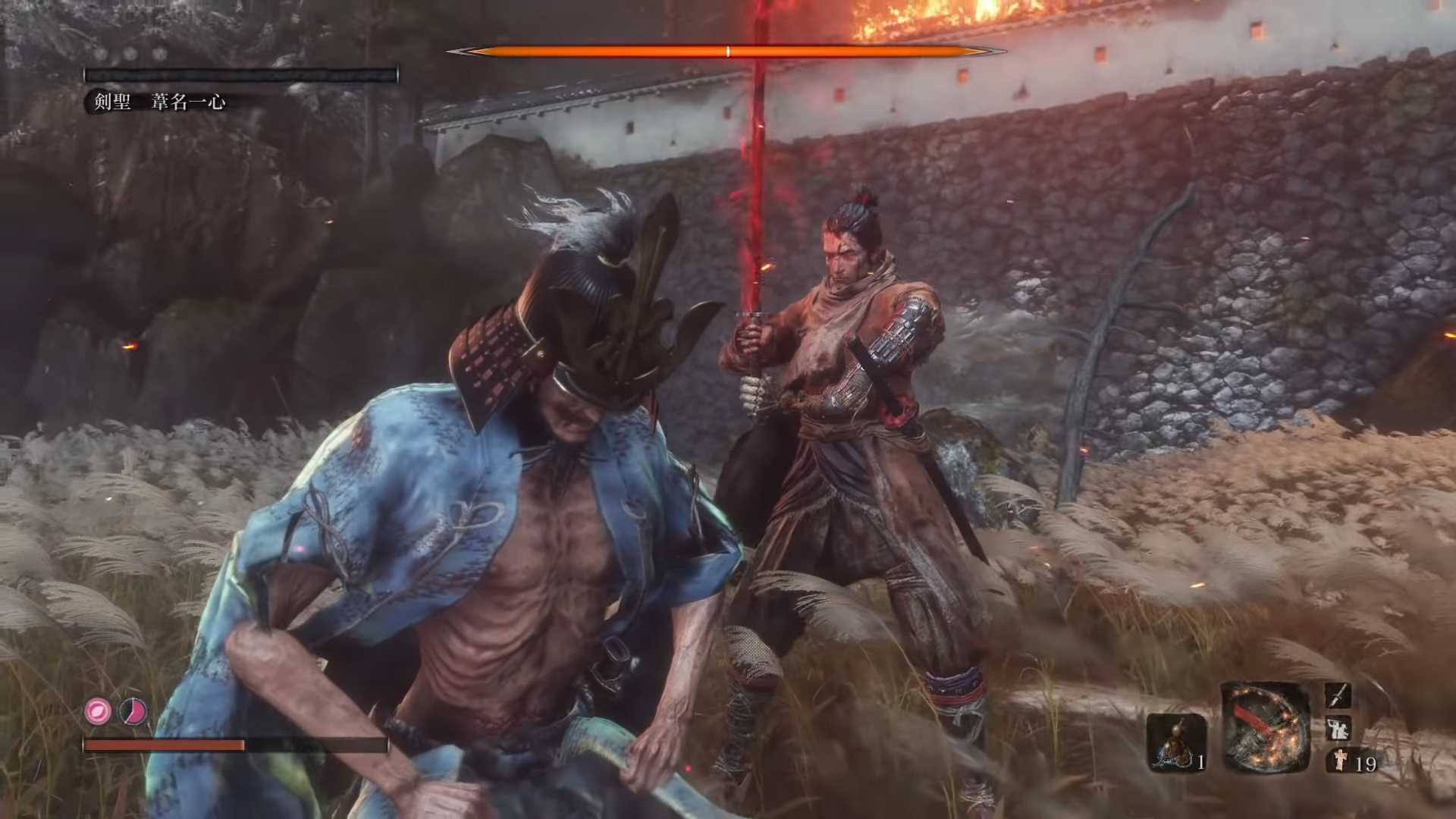Click the partially filled resurrection node
This screenshot has height=819, width=1456.
coord(133,711)
